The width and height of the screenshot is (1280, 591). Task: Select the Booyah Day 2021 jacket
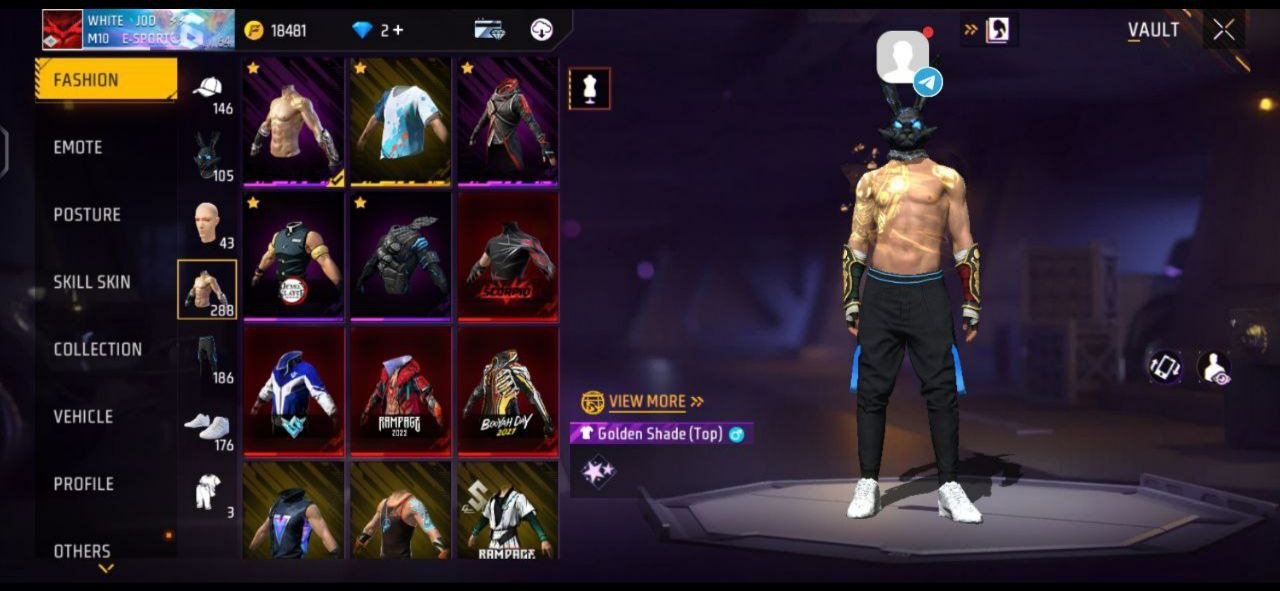[x=507, y=391]
